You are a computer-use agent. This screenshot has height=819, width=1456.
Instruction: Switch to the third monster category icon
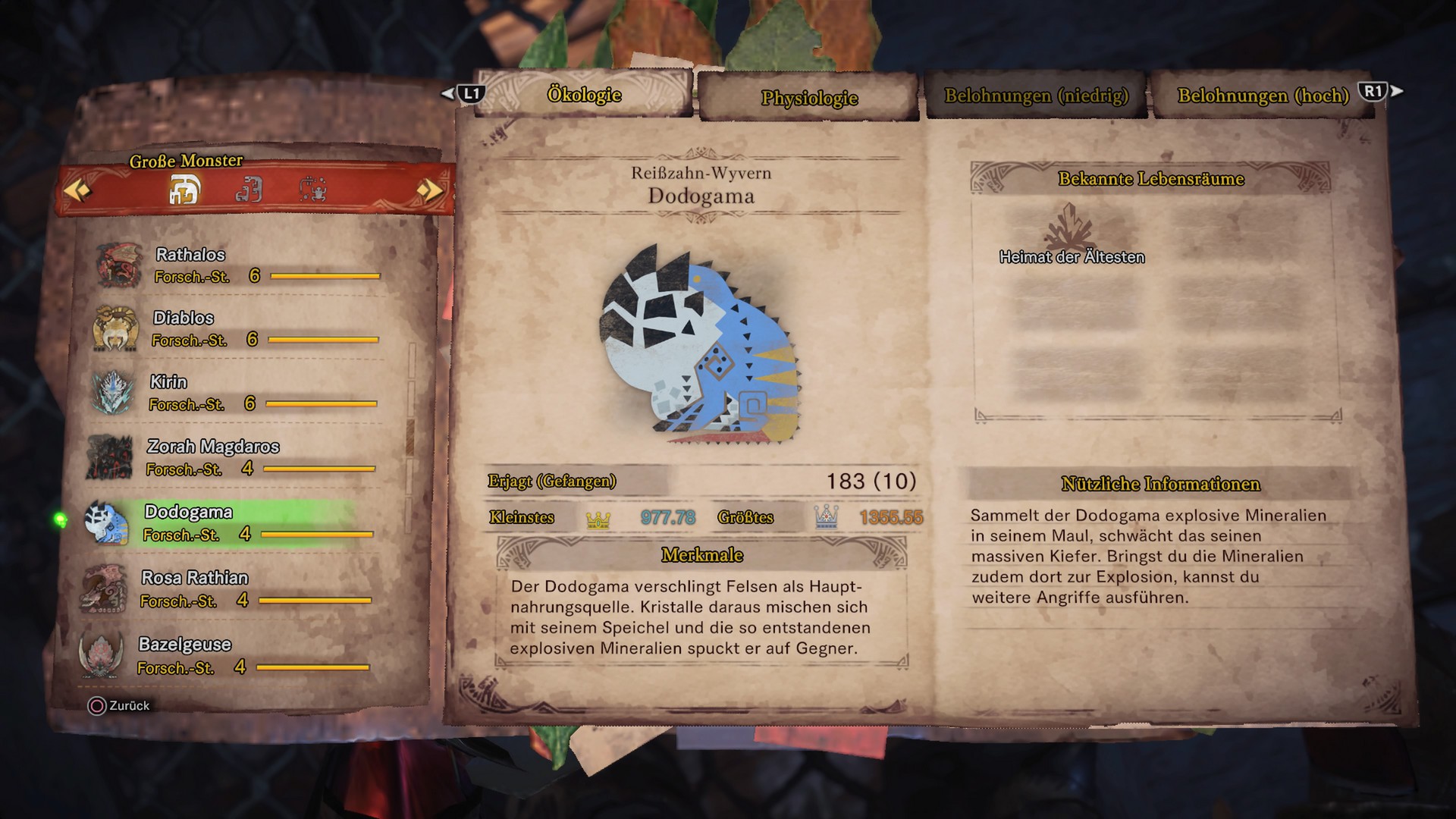click(x=312, y=190)
